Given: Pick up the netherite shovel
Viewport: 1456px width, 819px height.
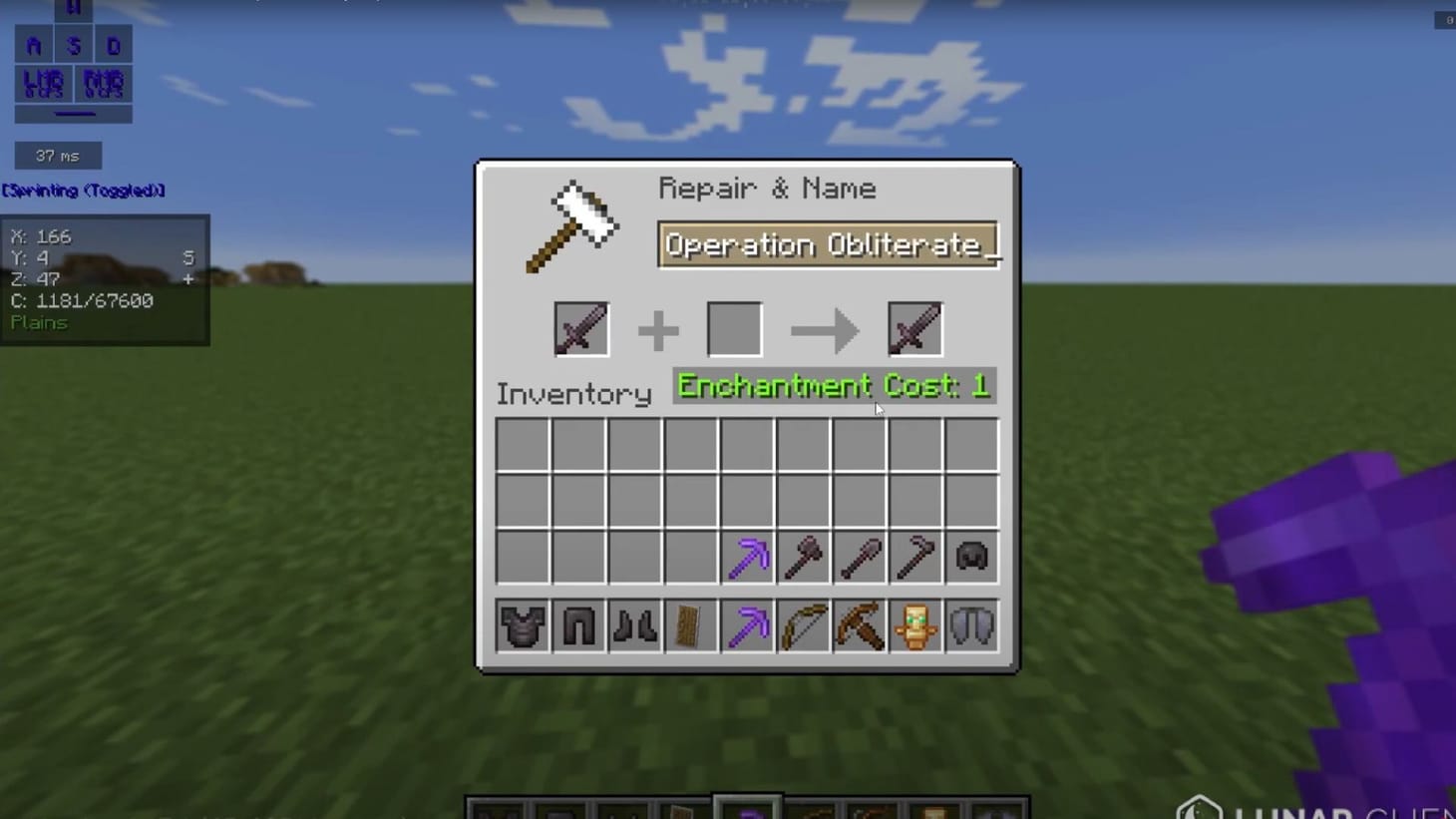Looking at the screenshot, I should tap(859, 557).
